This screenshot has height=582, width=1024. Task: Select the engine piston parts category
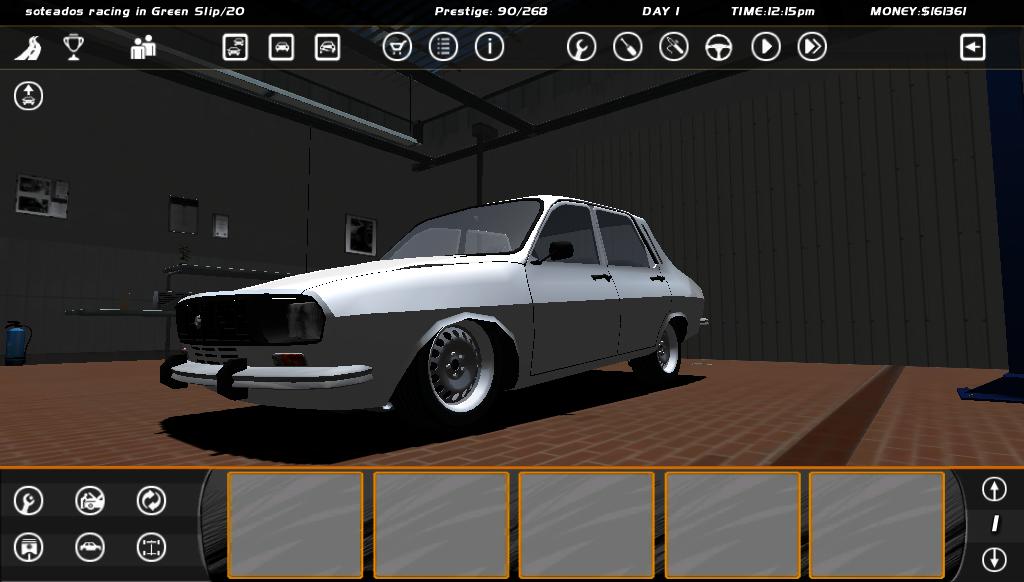click(x=28, y=547)
